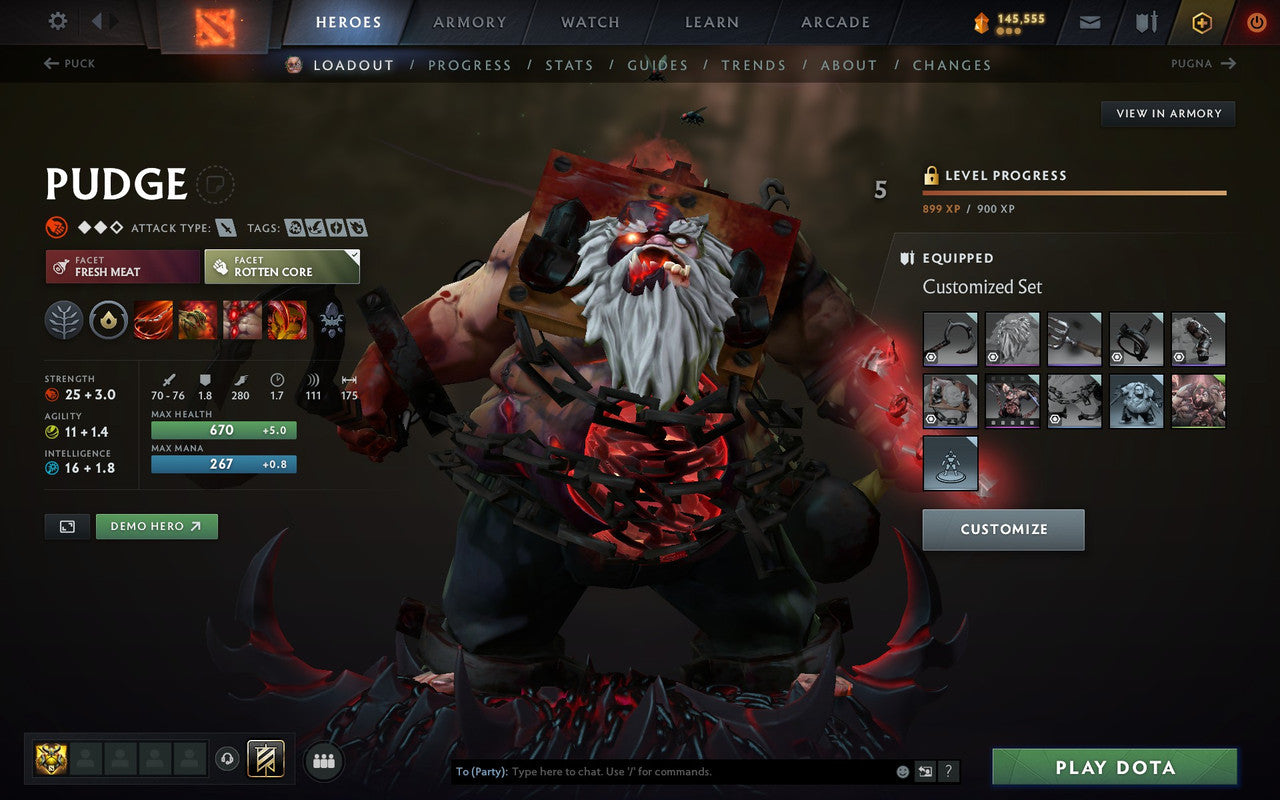Image resolution: width=1280 pixels, height=800 pixels.
Task: Open the party members dropdown near play button
Action: [x=322, y=761]
